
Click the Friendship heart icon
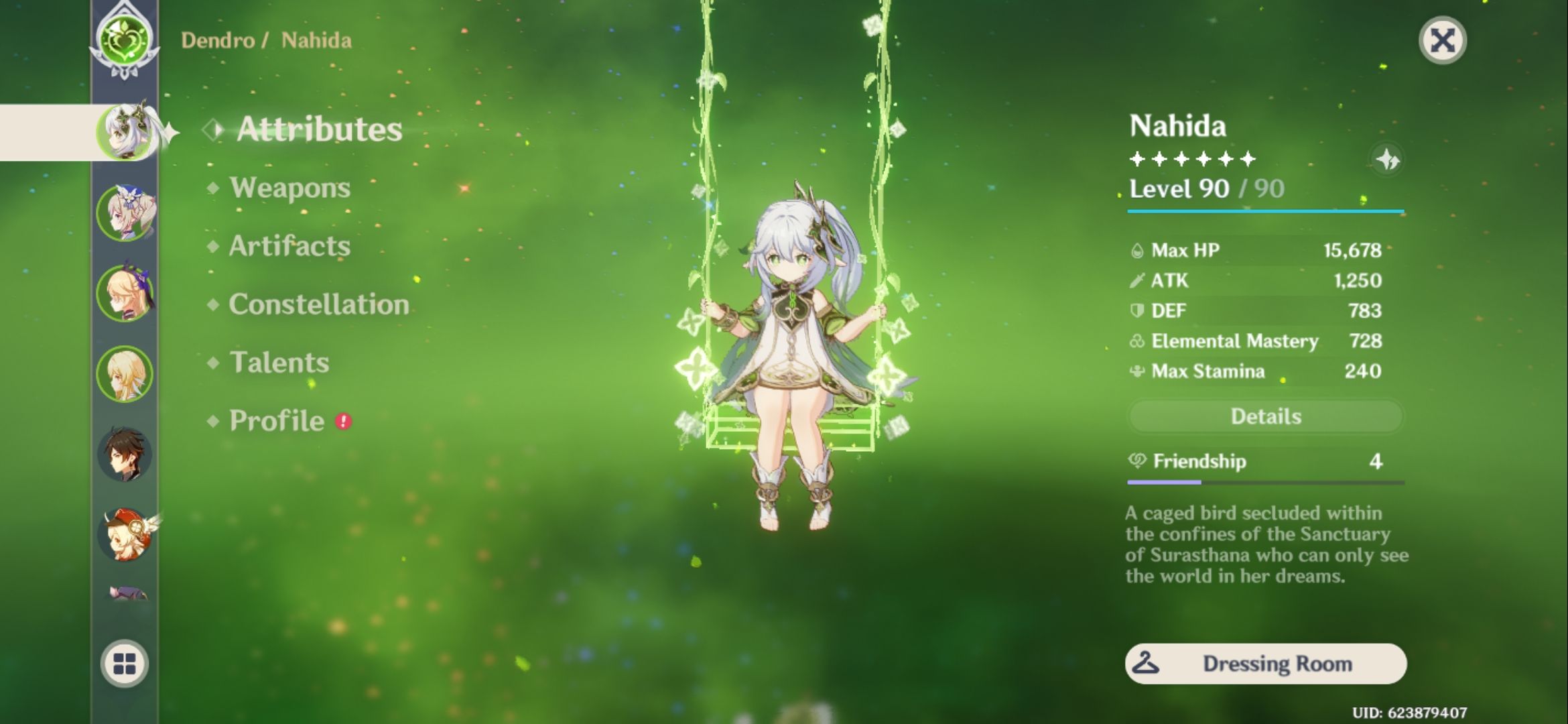tap(1139, 461)
